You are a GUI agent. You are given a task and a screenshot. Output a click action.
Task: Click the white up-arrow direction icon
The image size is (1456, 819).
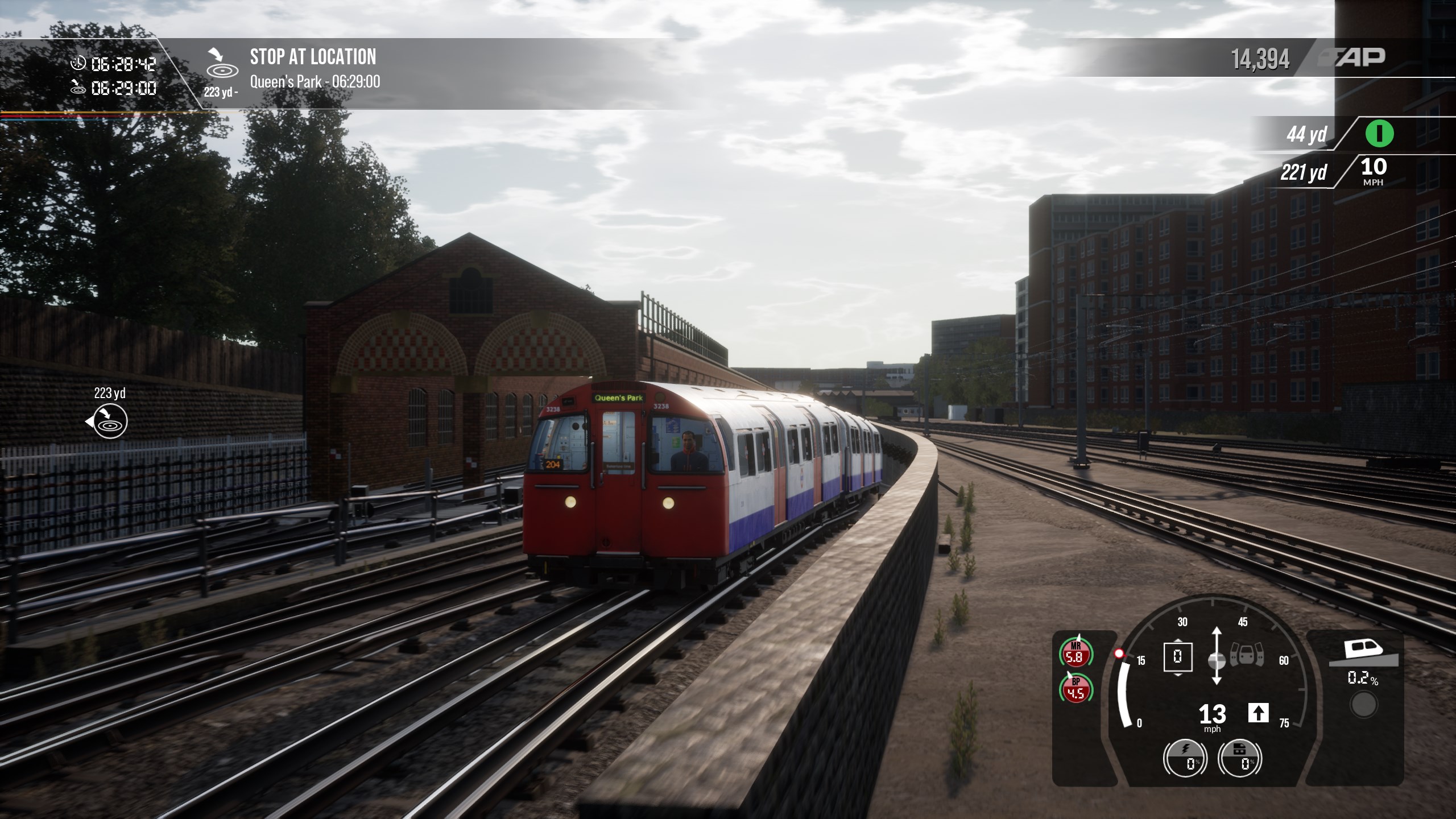pos(1258,713)
